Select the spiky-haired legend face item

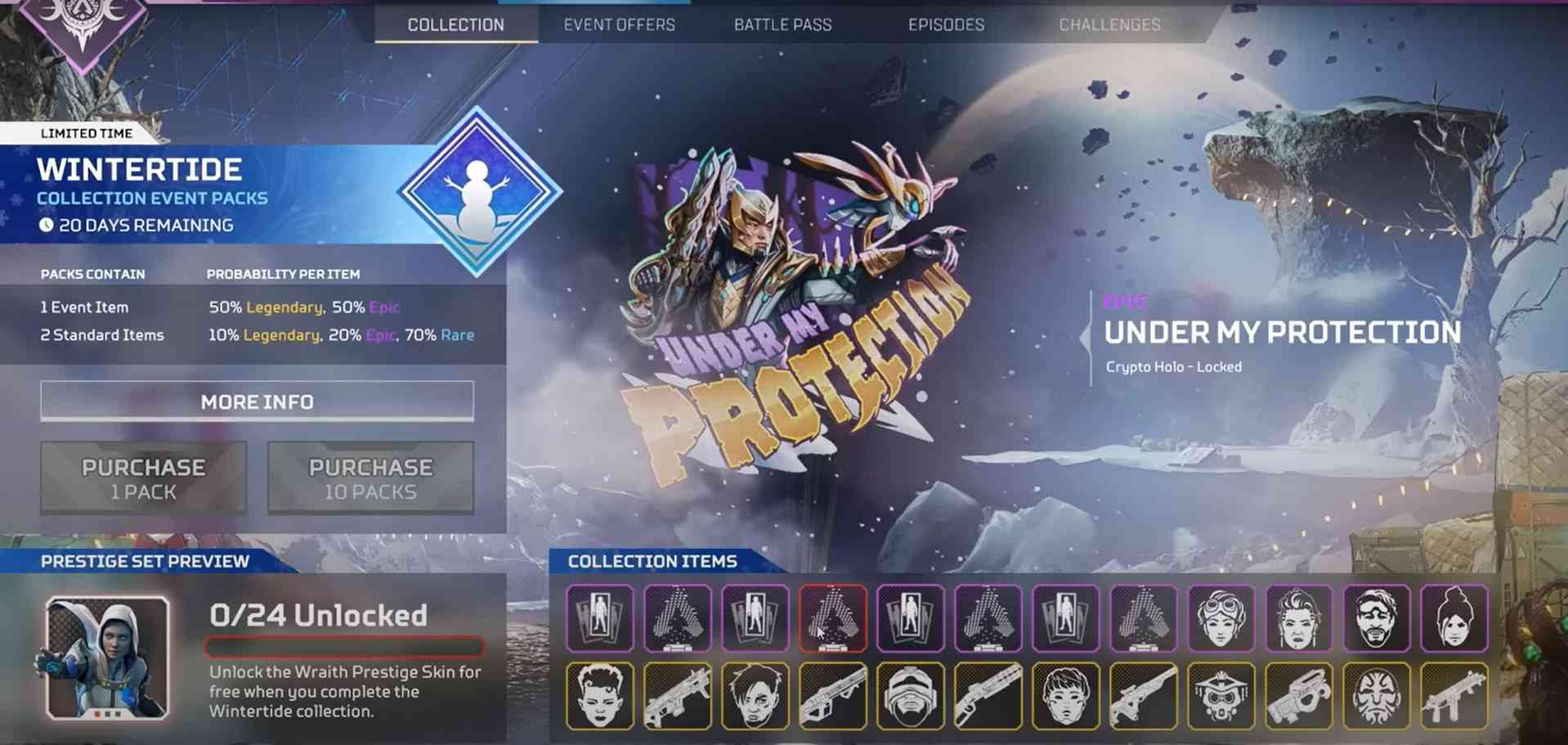pyautogui.click(x=599, y=696)
